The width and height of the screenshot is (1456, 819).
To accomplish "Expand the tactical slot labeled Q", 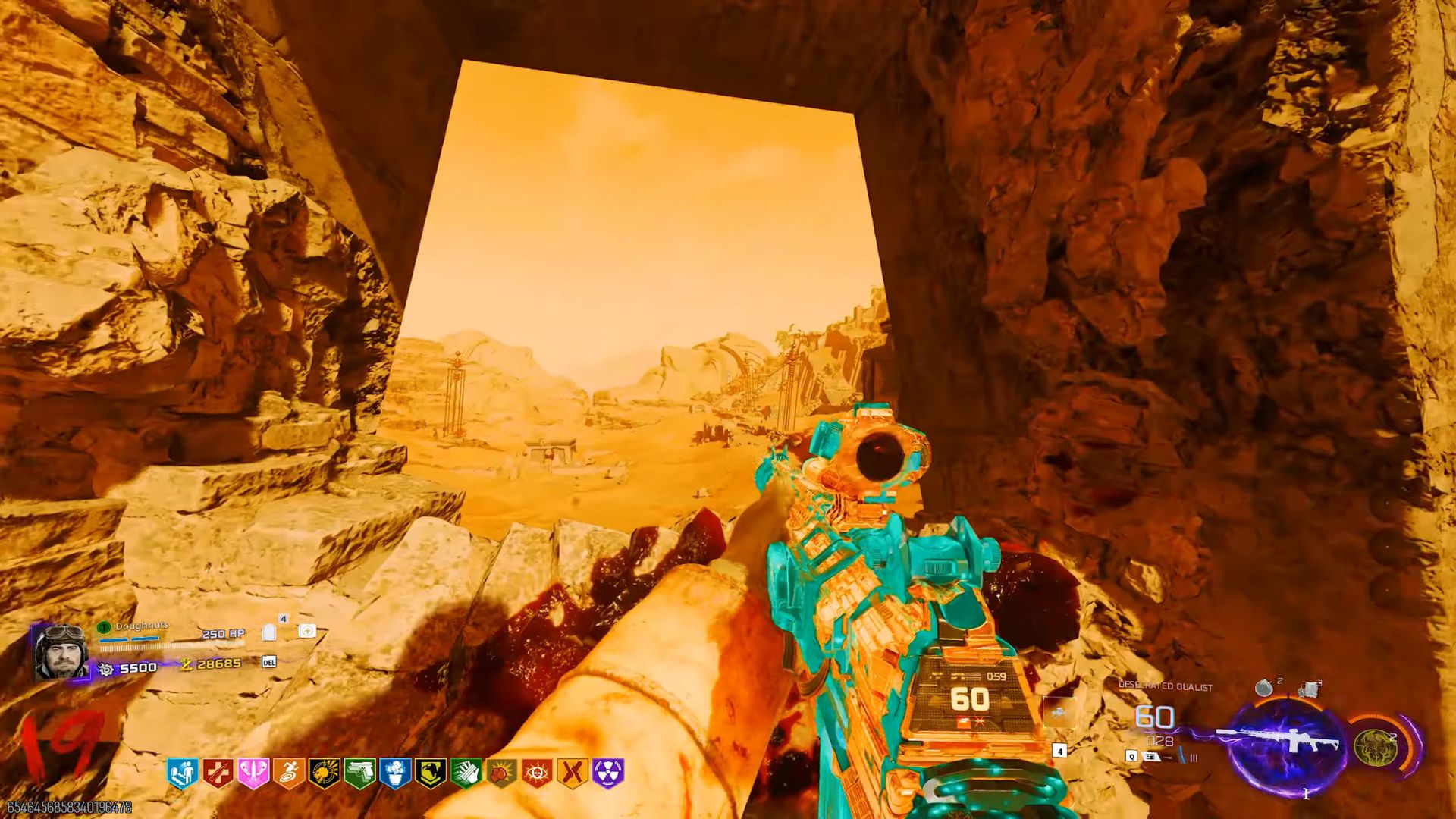I will pyautogui.click(x=1131, y=756).
